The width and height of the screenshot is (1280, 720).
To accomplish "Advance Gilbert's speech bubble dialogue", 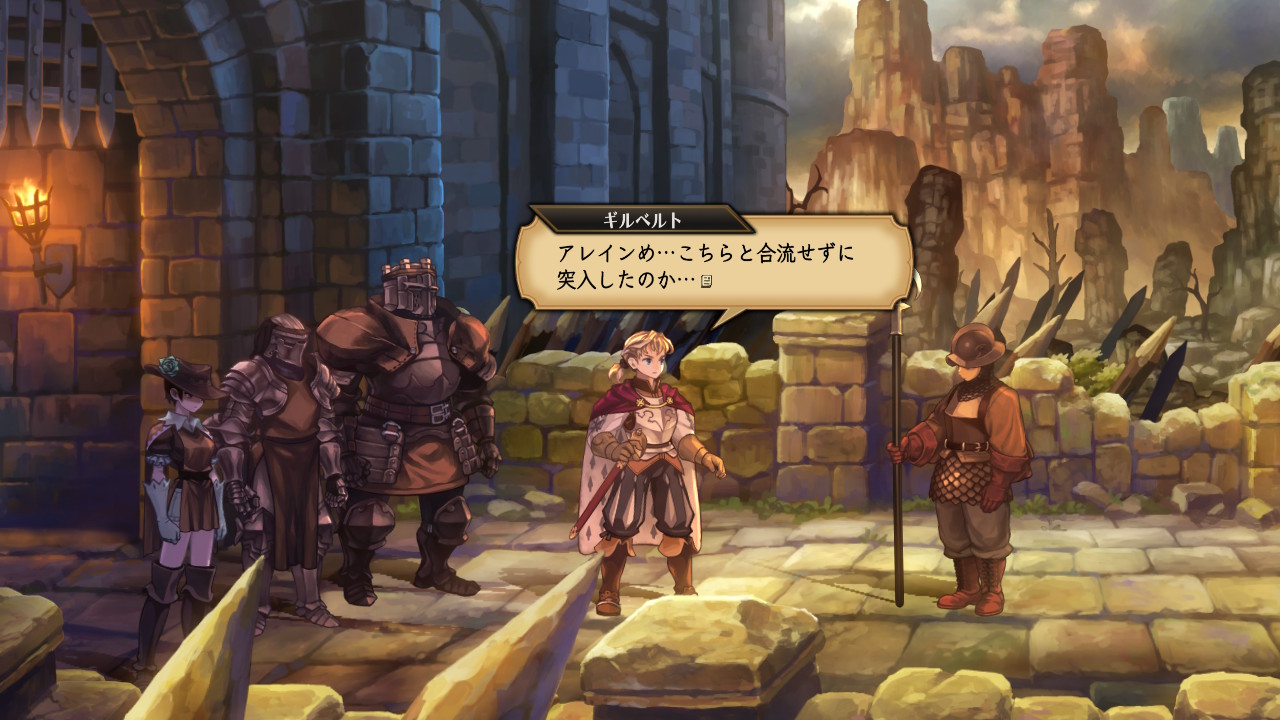I will tap(712, 264).
